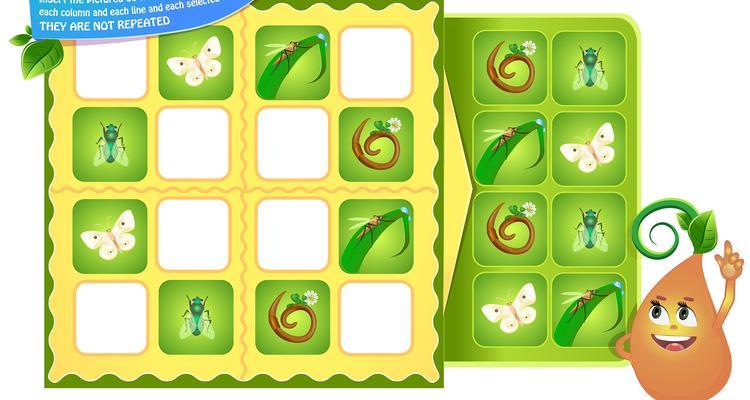Viewport: 750px width, 400px height.
Task: Choose the spiral tendril tile in the board's bottom row
Action: click(292, 318)
